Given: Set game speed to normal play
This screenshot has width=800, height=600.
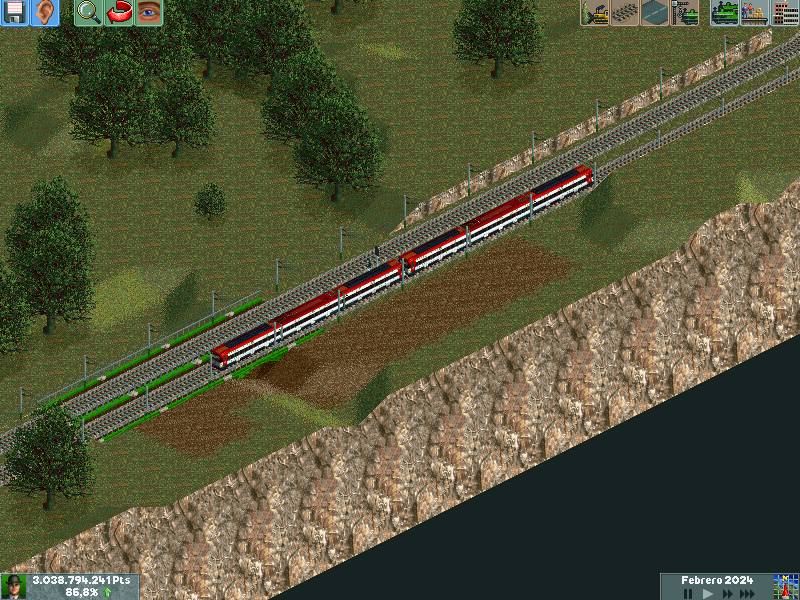Looking at the screenshot, I should coord(707,594).
